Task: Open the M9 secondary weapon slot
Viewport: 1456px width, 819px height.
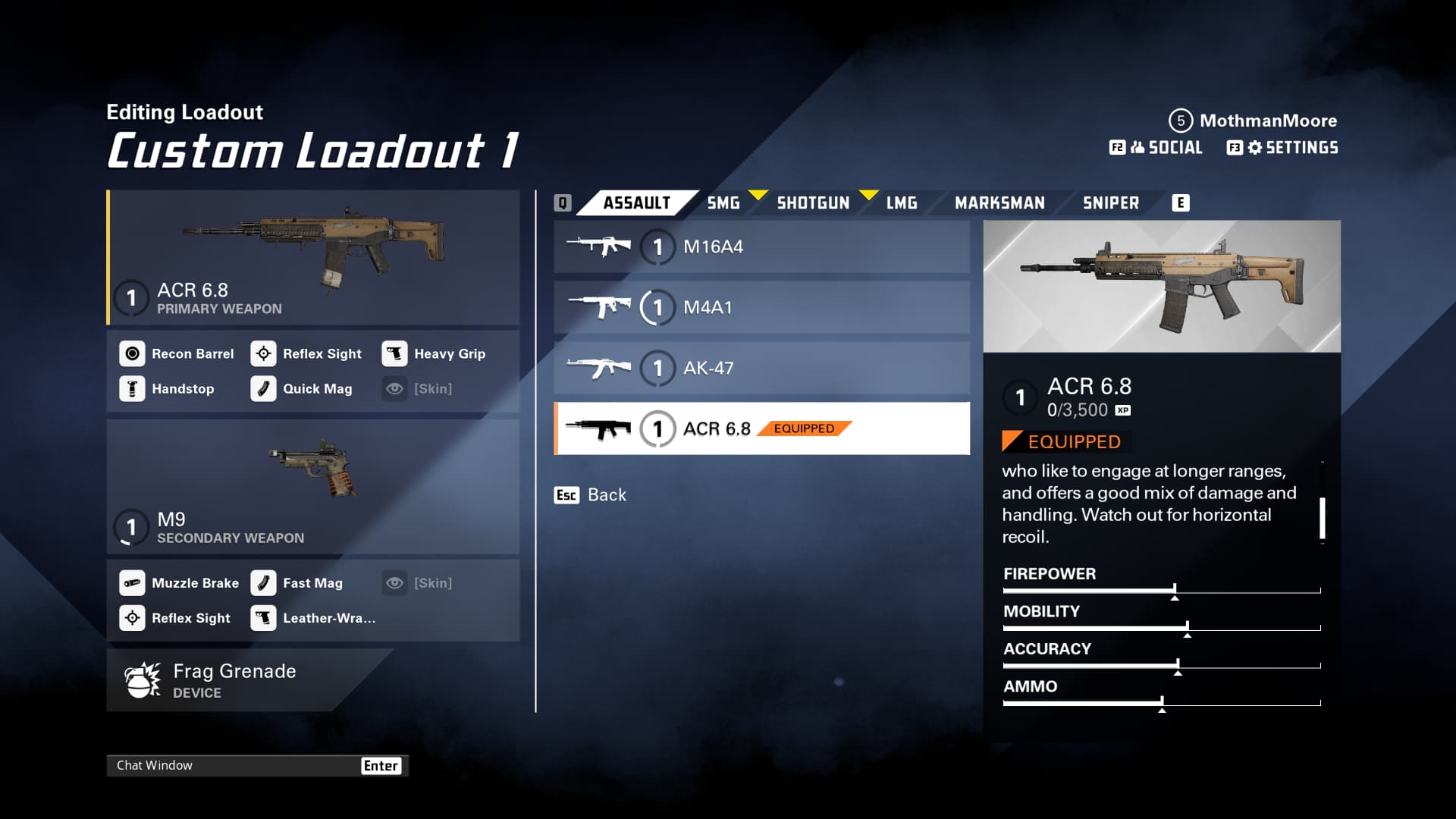Action: (313, 487)
